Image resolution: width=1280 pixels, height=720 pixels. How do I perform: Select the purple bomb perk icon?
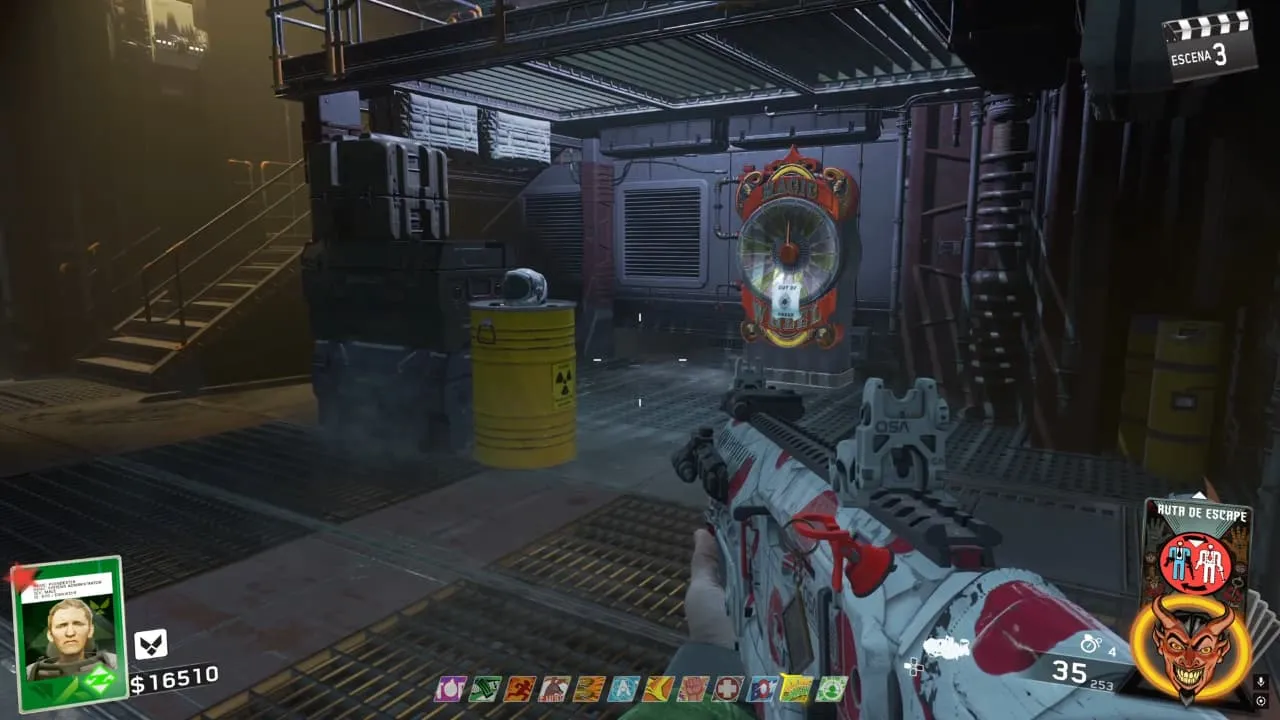(x=449, y=689)
